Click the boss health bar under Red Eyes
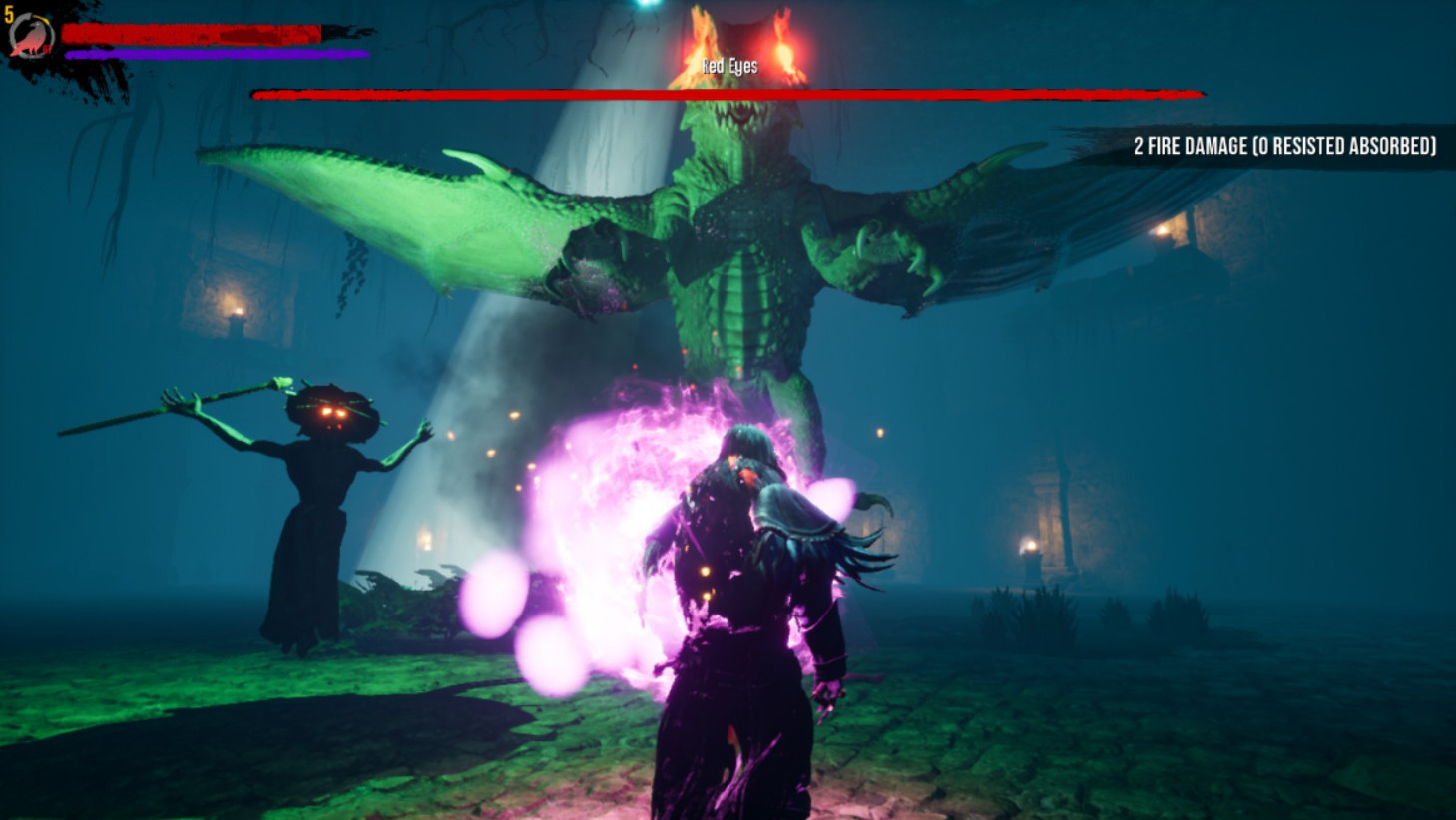The image size is (1456, 820). (x=728, y=95)
